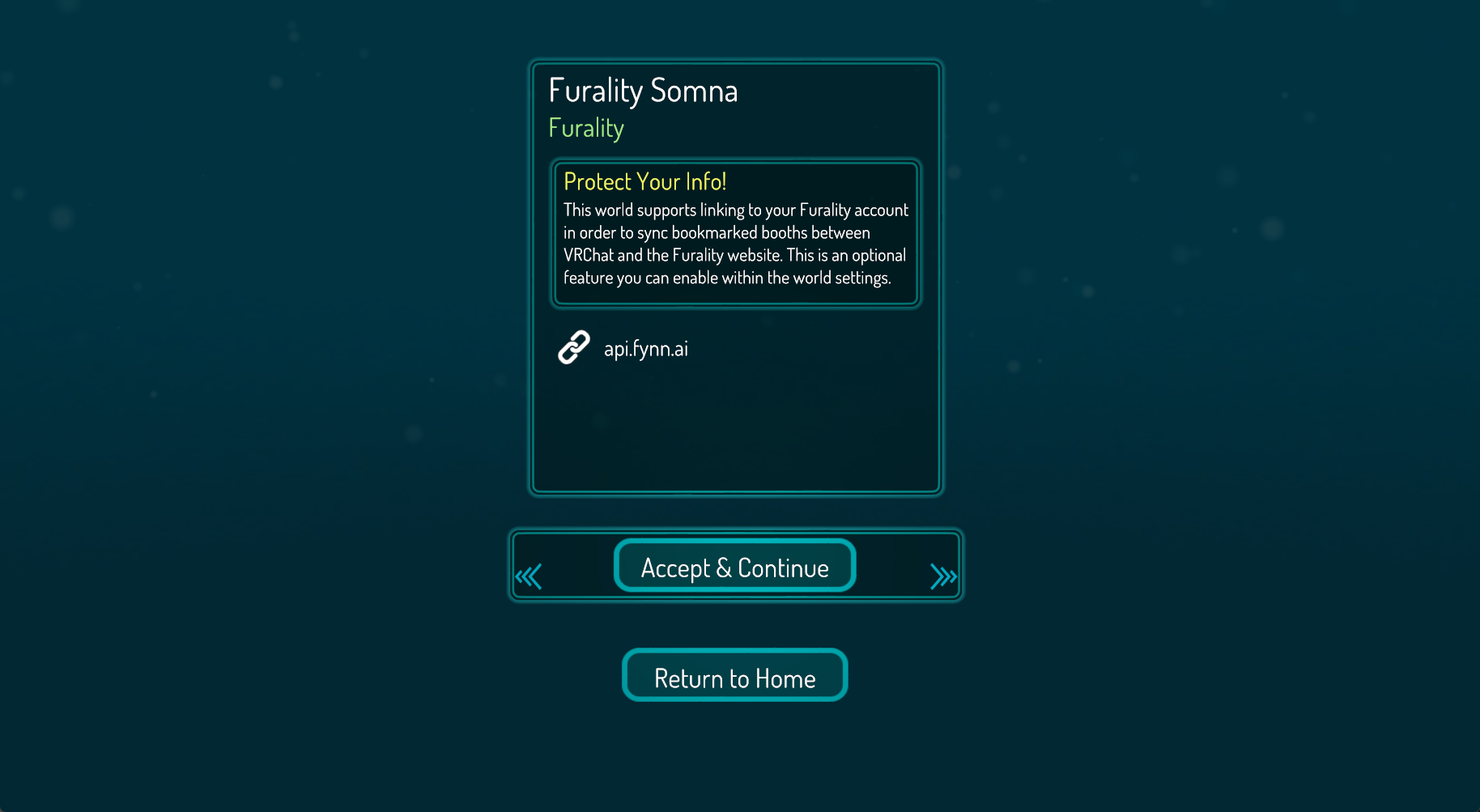The image size is (1480, 812).
Task: Click the chevron arrows left of Accept & Continue
Action: (x=530, y=576)
